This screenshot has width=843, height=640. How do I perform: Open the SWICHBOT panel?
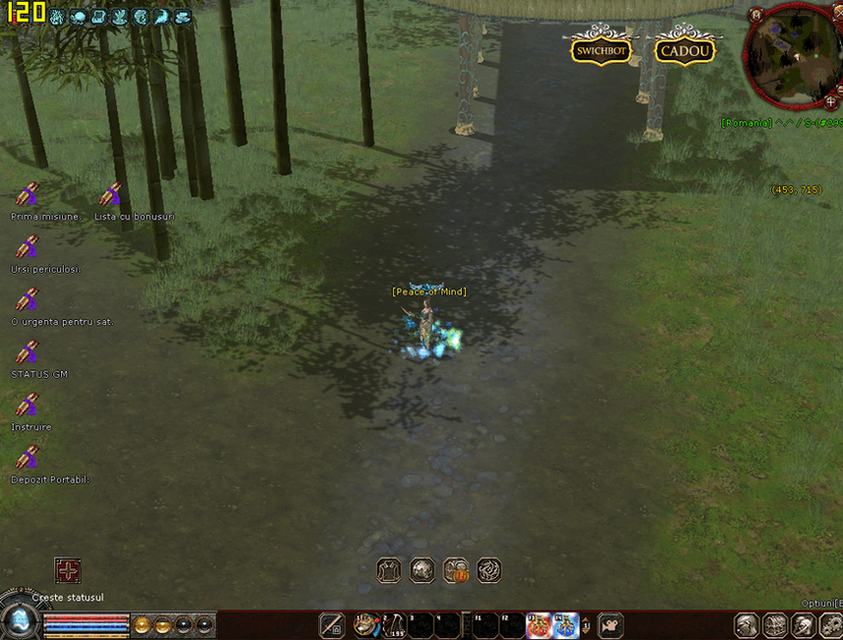tap(600, 50)
